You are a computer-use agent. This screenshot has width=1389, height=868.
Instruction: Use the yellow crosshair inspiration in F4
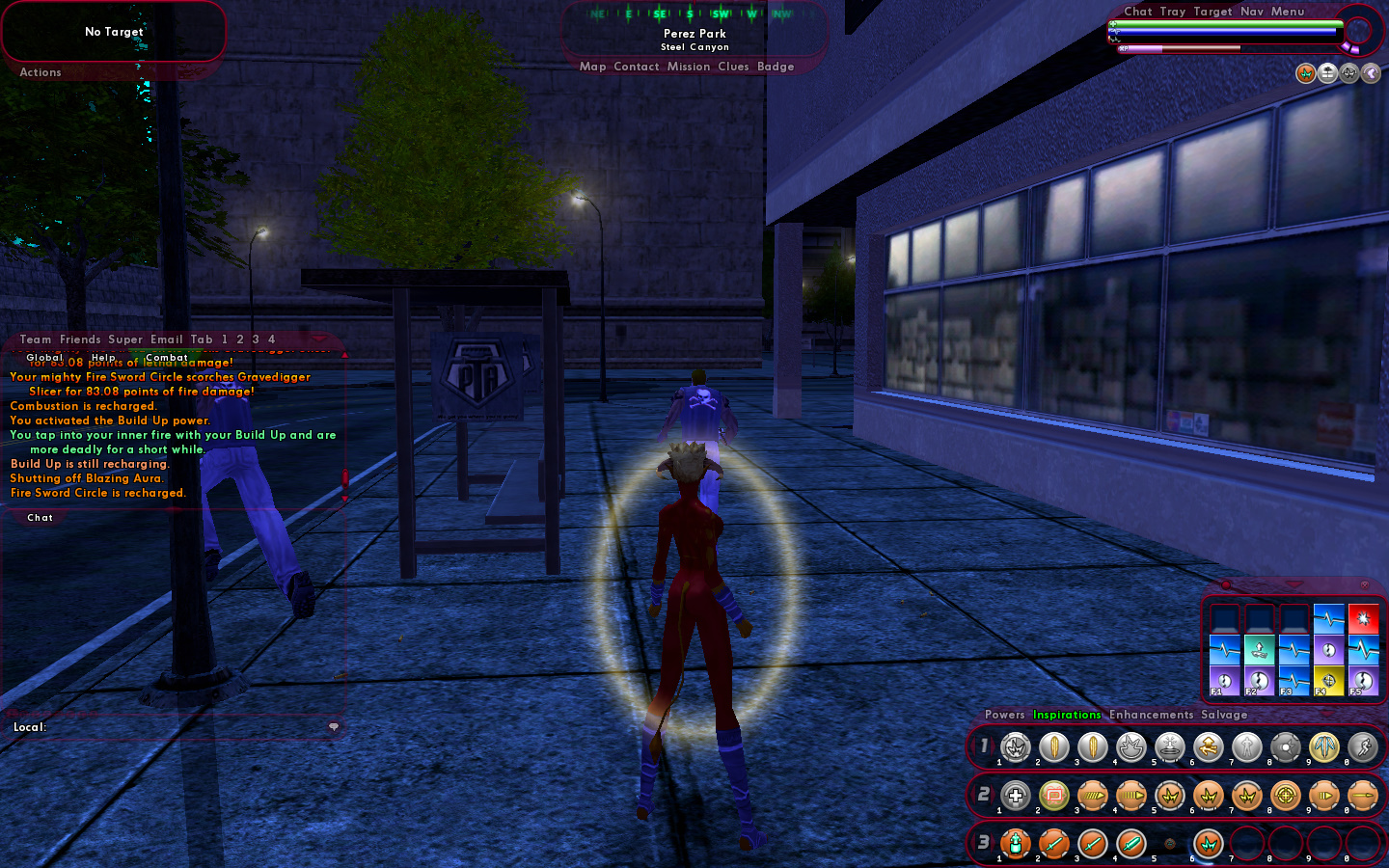pos(1328,680)
